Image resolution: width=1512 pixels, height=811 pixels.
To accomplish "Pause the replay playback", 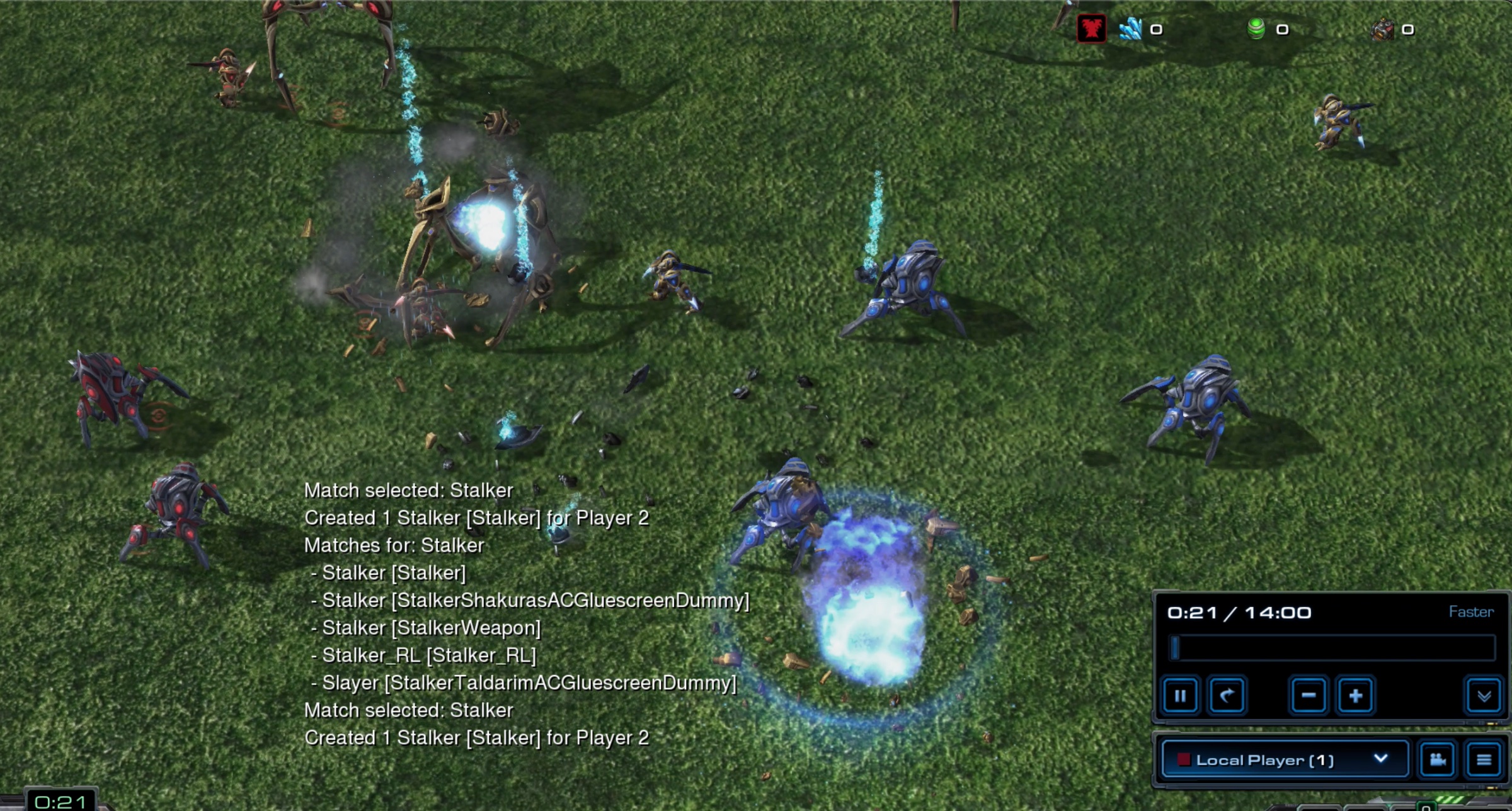I will click(1180, 696).
